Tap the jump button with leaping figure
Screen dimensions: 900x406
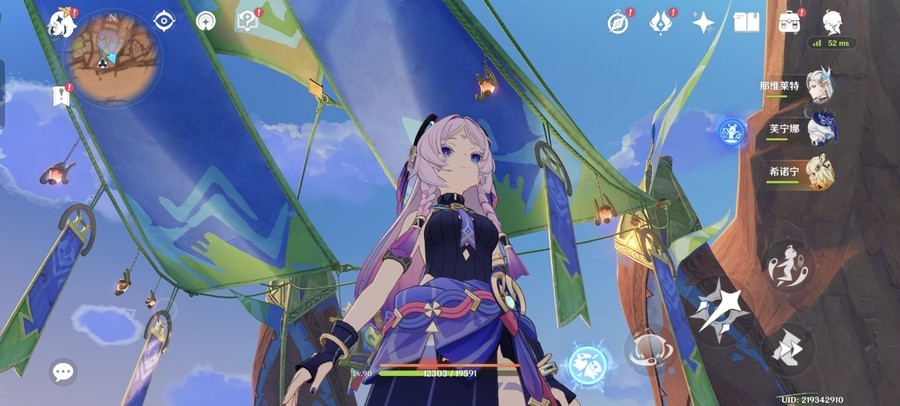tap(787, 263)
